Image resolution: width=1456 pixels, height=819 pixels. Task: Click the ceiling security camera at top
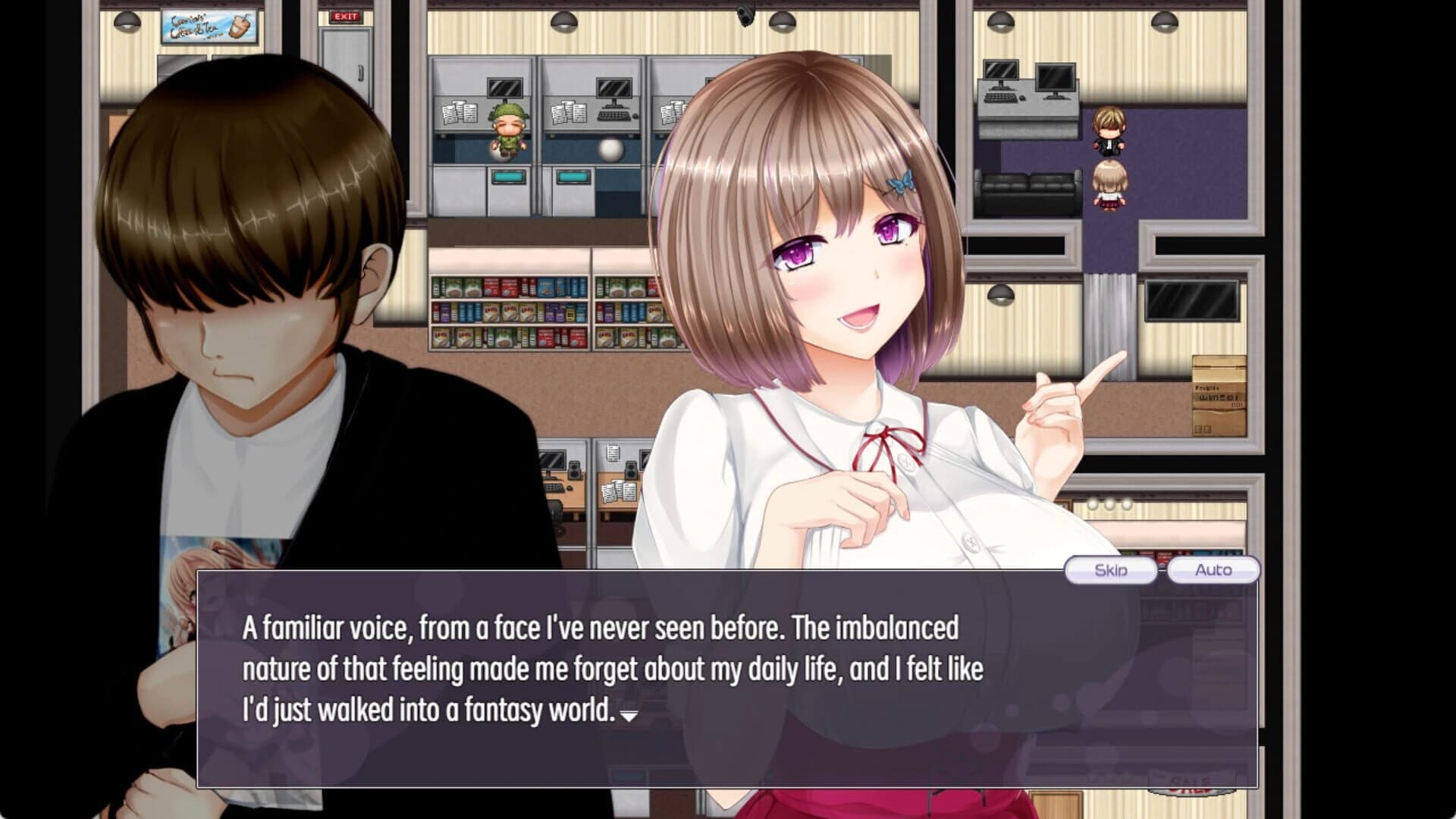[747, 14]
